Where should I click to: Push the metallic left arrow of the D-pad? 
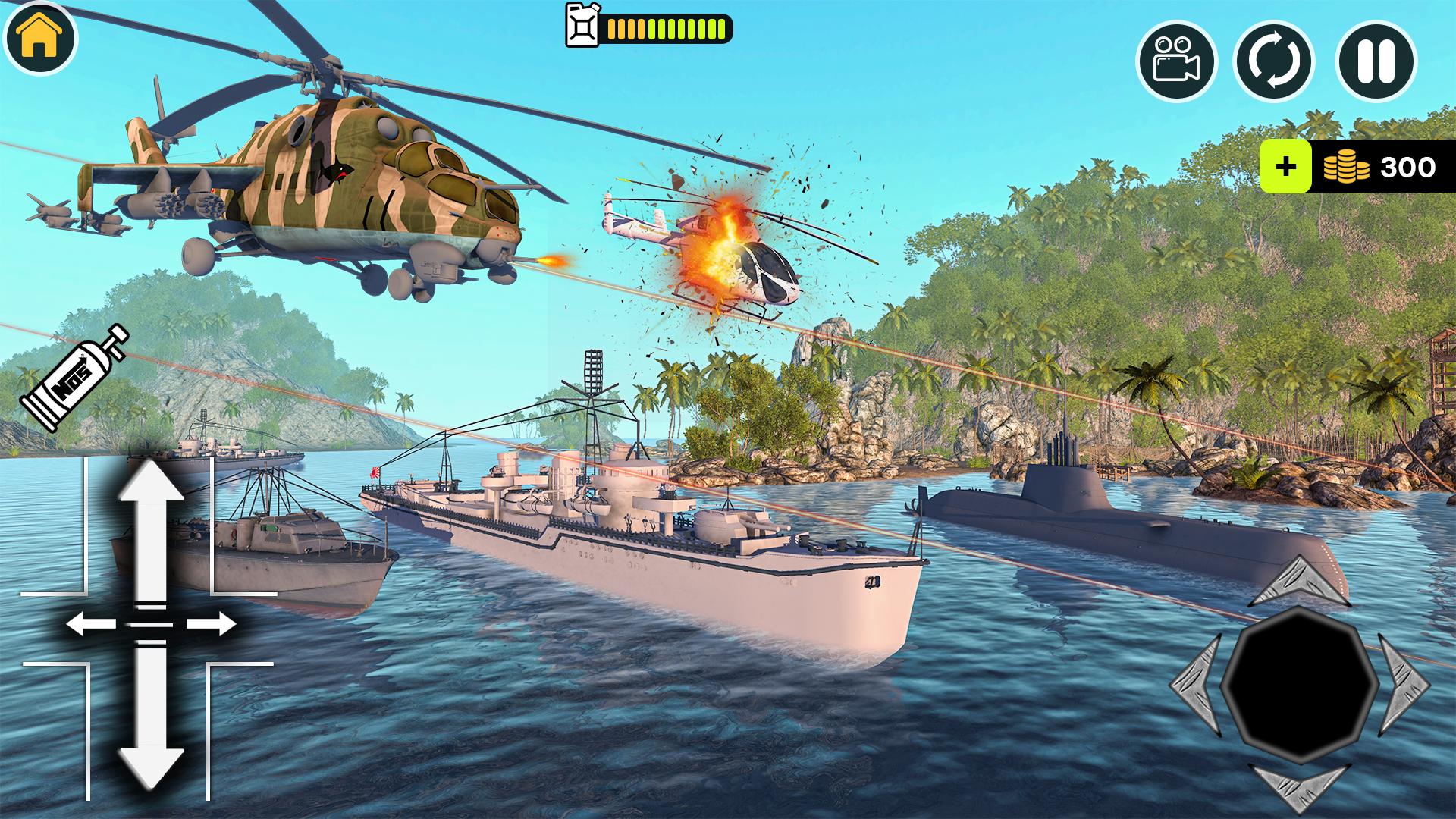(1198, 684)
